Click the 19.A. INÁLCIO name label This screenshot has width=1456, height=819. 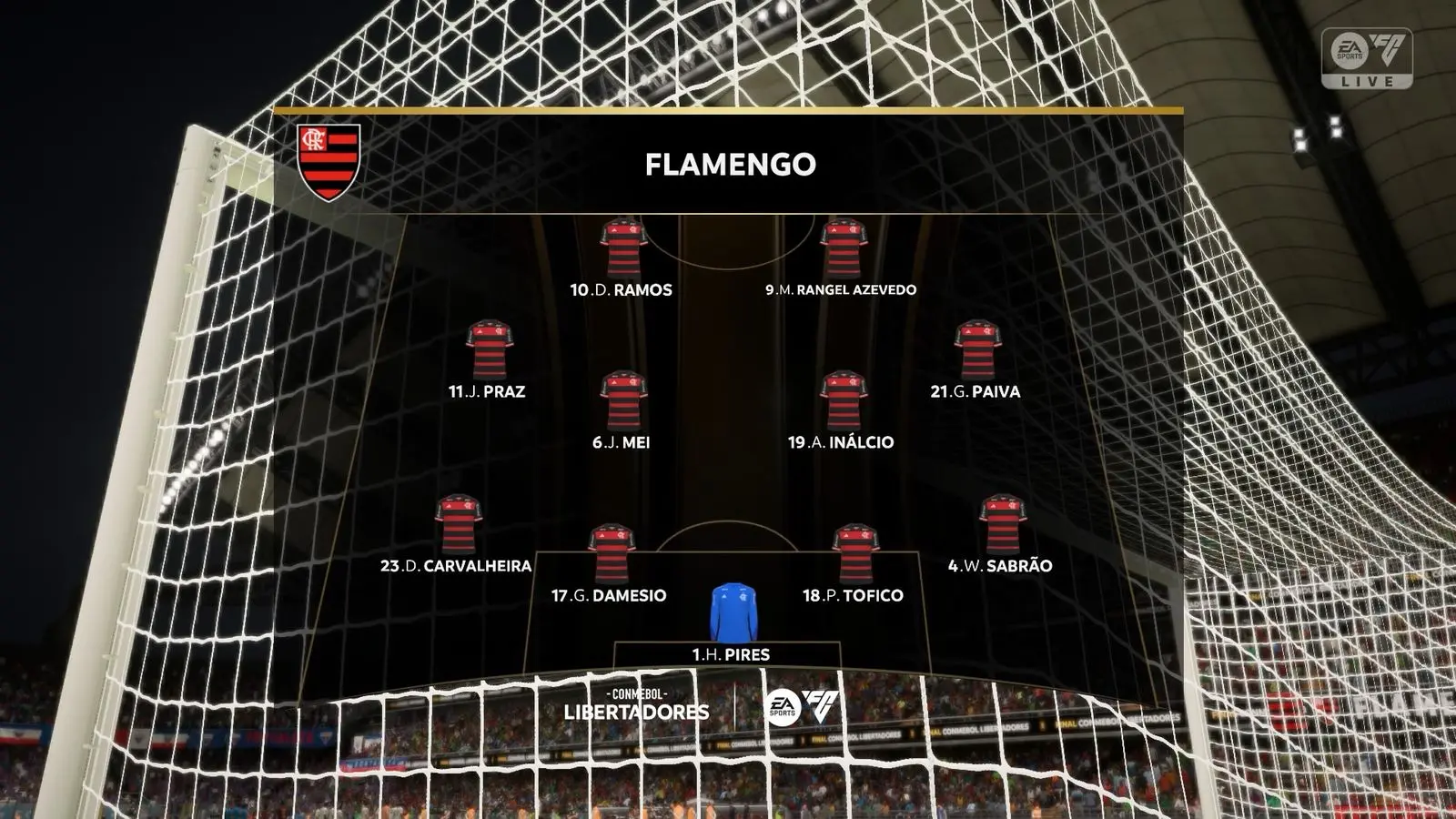[846, 442]
